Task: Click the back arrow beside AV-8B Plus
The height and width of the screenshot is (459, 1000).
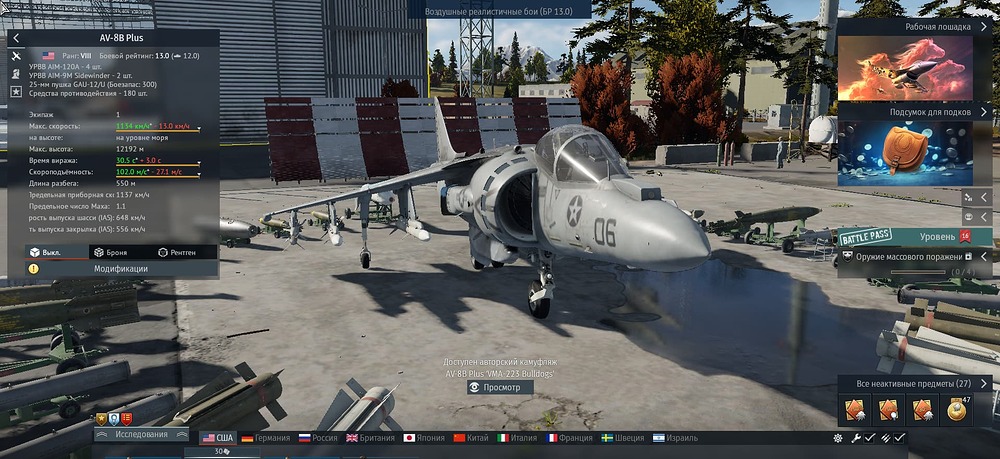Action: tap(17, 38)
